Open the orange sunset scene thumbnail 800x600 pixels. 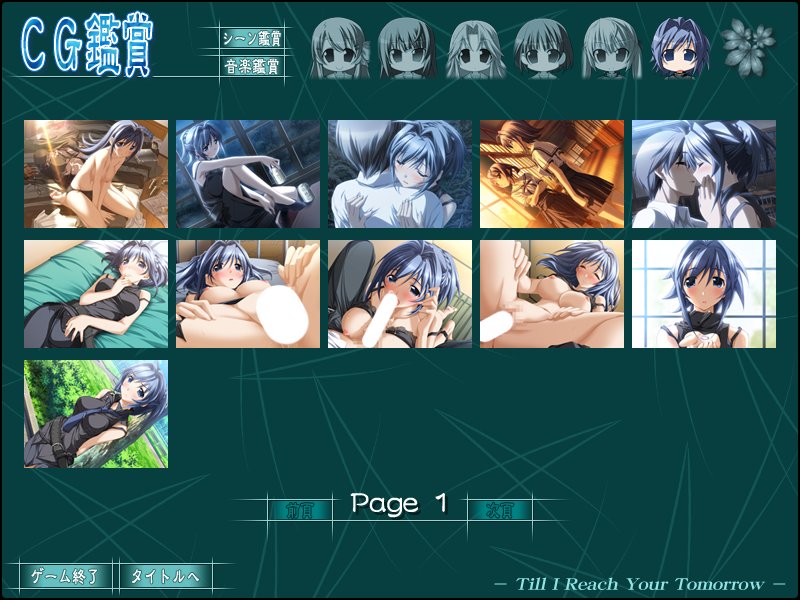552,174
